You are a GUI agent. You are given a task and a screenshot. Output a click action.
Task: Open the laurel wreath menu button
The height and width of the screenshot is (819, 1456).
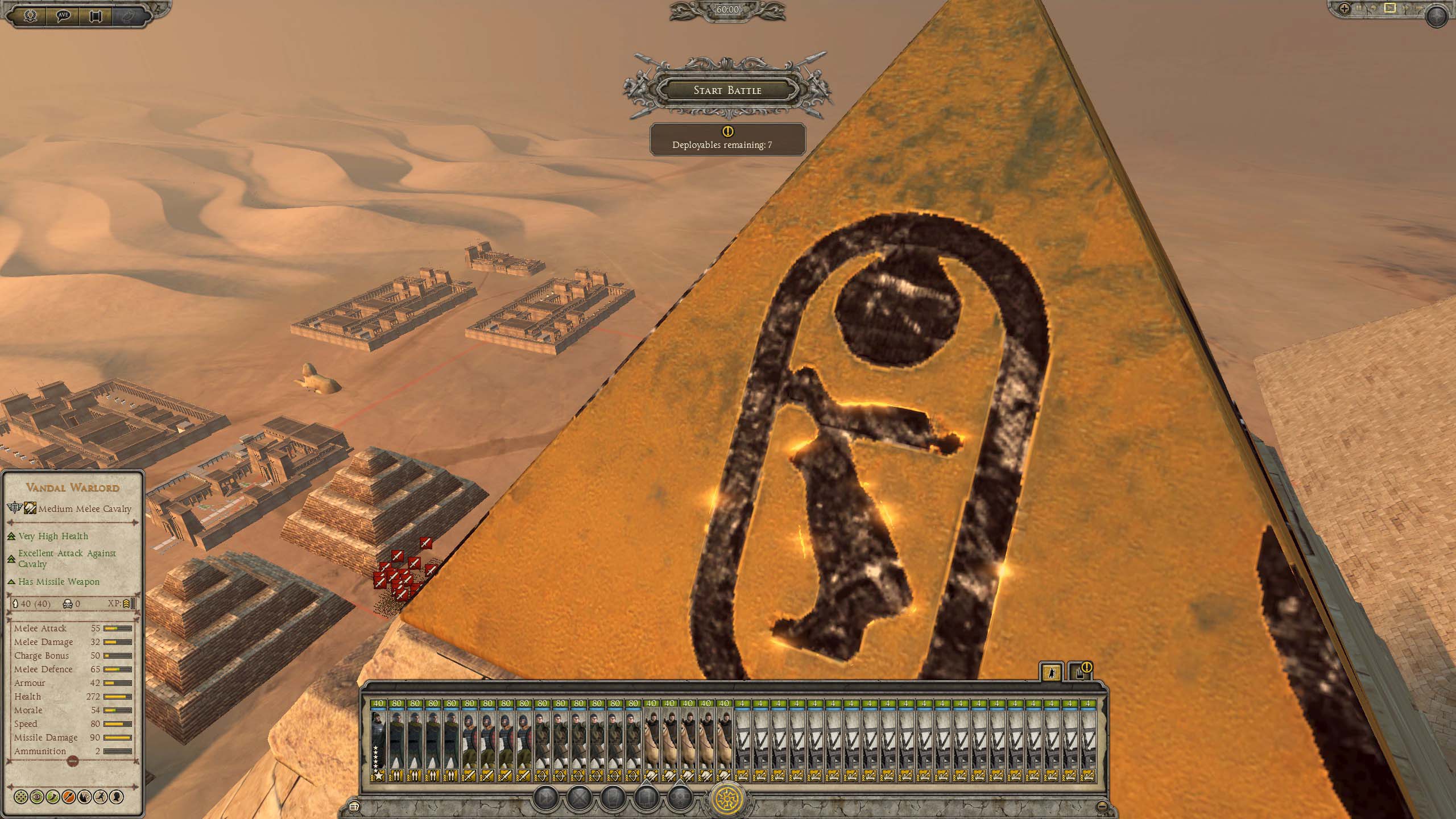[x=30, y=15]
